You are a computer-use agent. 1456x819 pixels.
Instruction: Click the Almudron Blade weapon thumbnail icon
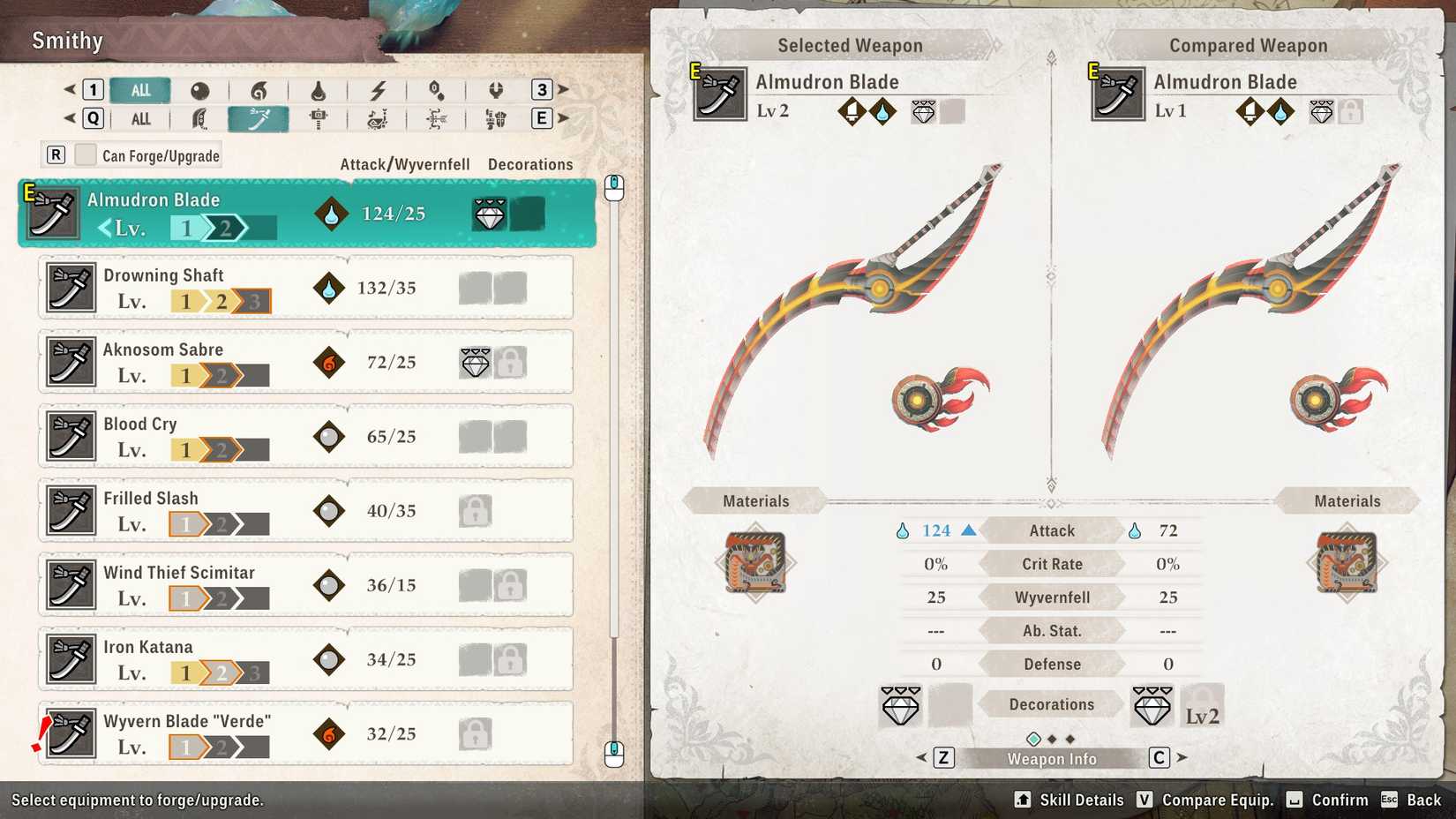(x=52, y=212)
